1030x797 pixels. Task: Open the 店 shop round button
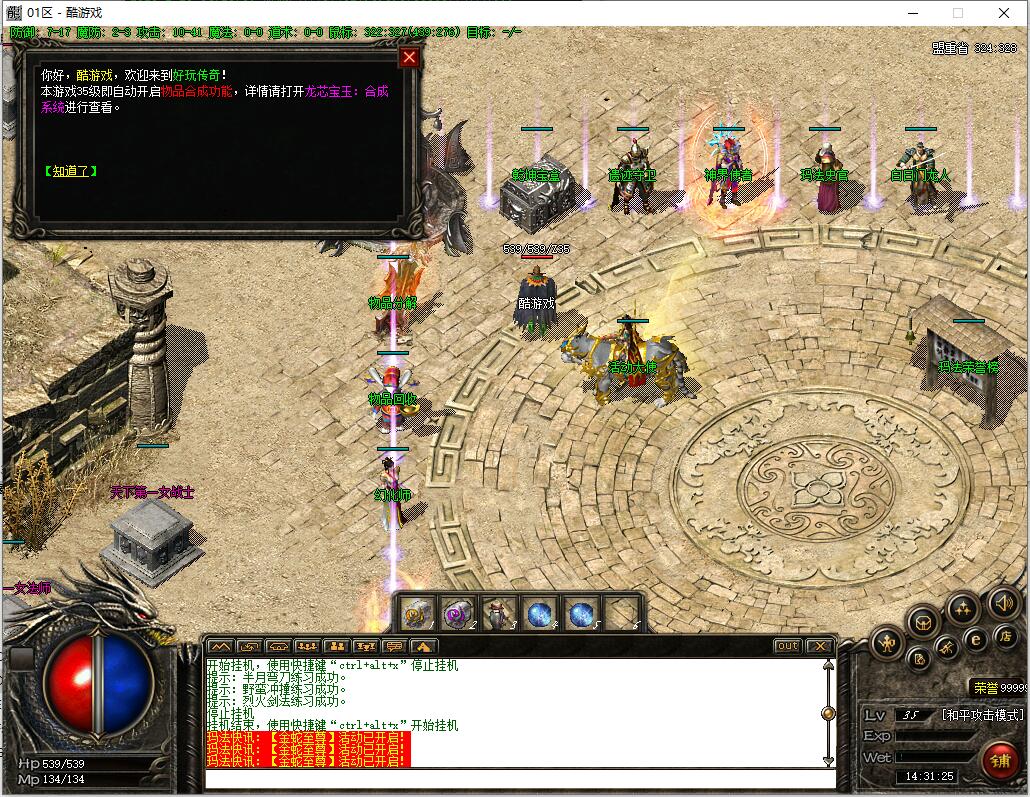(x=1006, y=636)
